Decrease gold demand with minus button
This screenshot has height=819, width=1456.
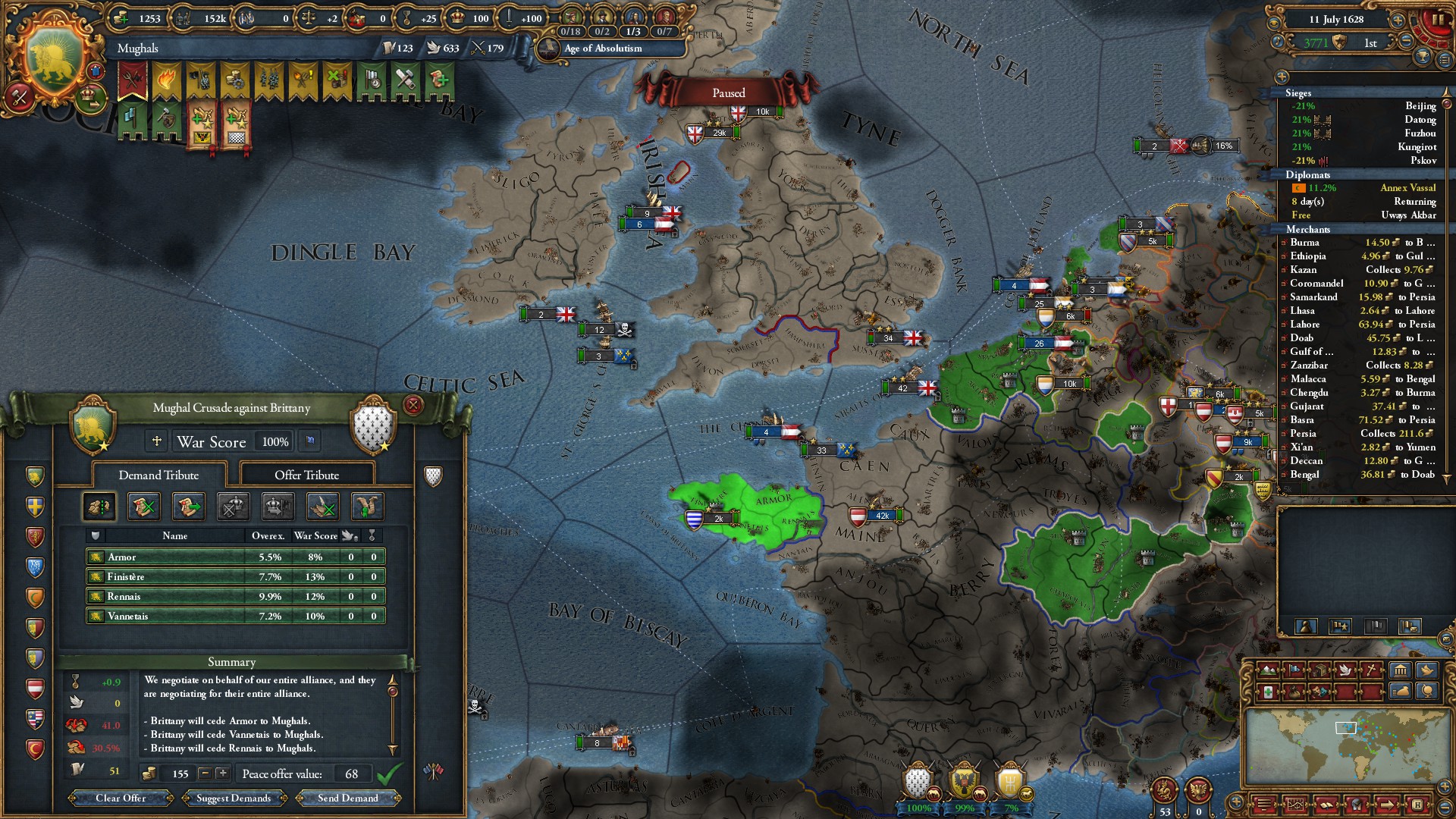tap(205, 773)
